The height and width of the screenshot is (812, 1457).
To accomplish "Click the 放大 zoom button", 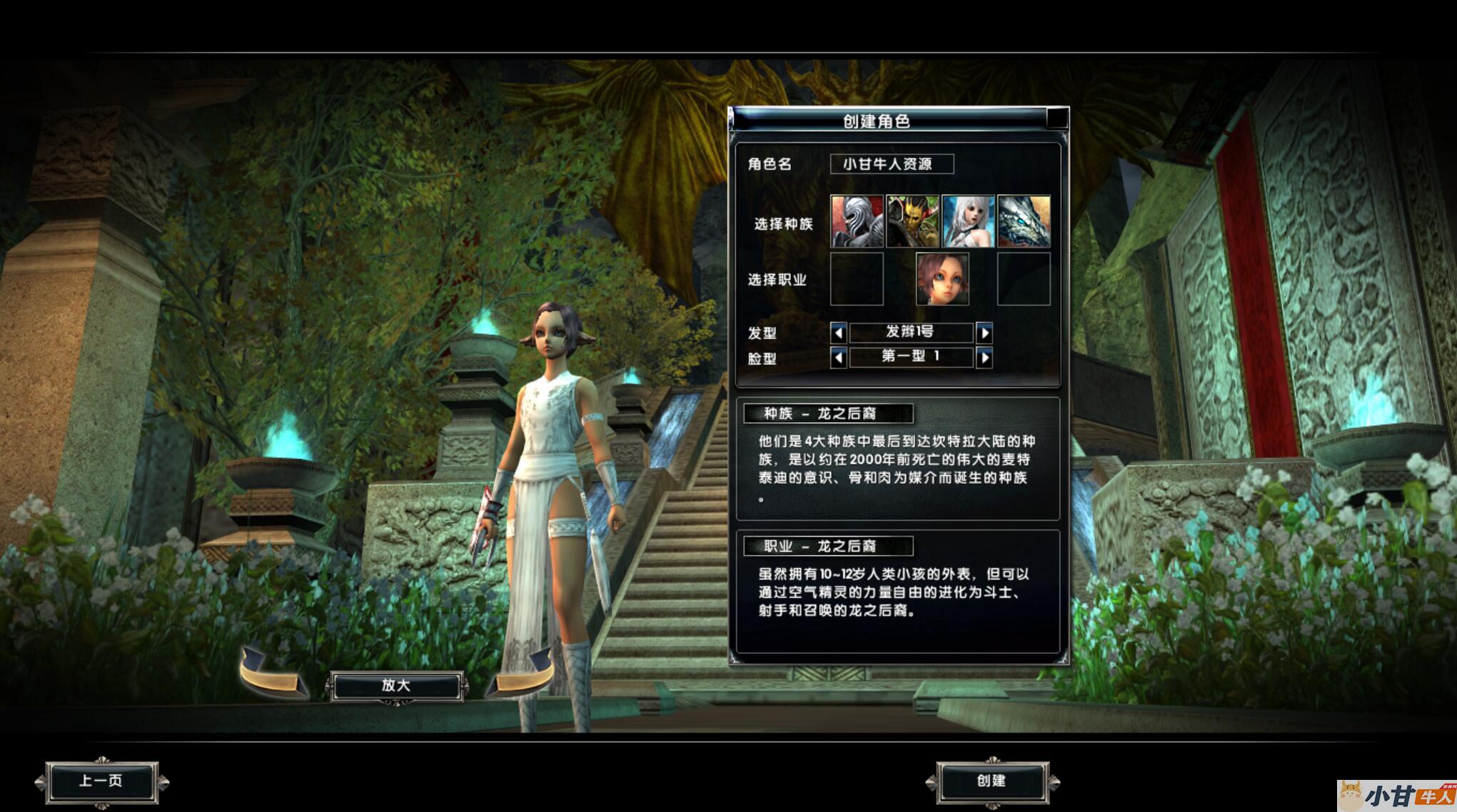I will coord(396,686).
